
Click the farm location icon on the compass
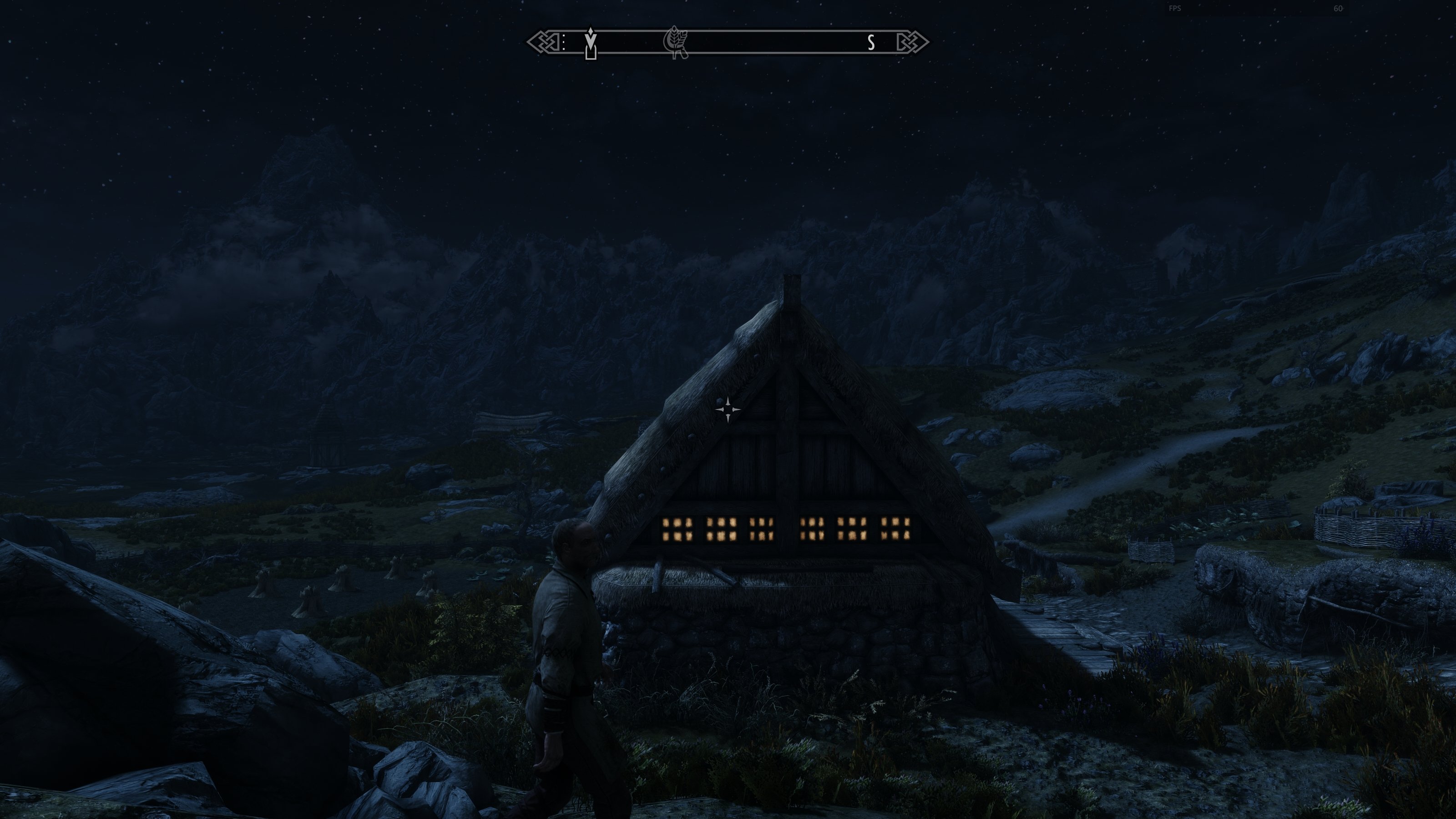click(x=677, y=42)
